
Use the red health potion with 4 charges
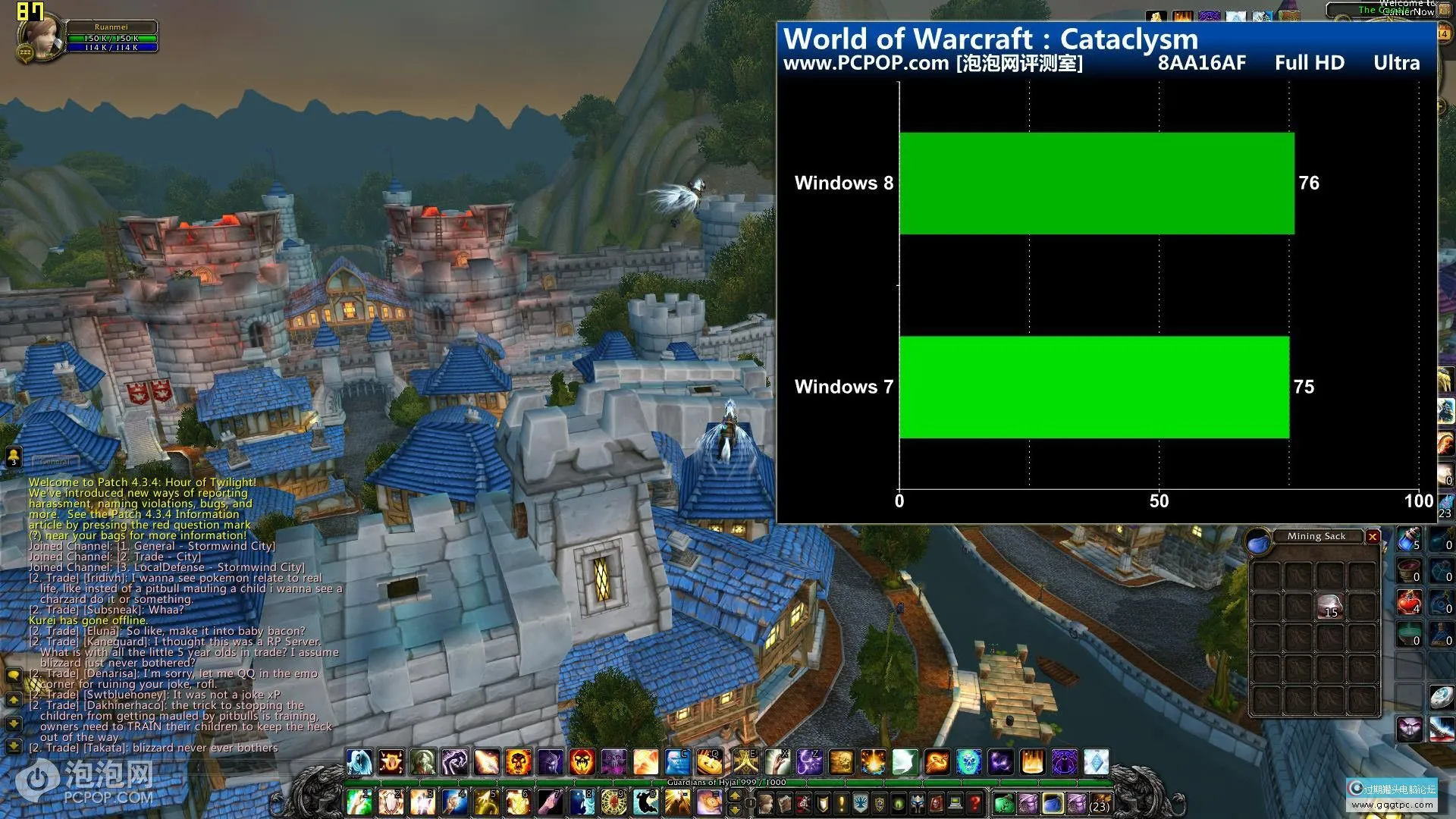(1409, 603)
